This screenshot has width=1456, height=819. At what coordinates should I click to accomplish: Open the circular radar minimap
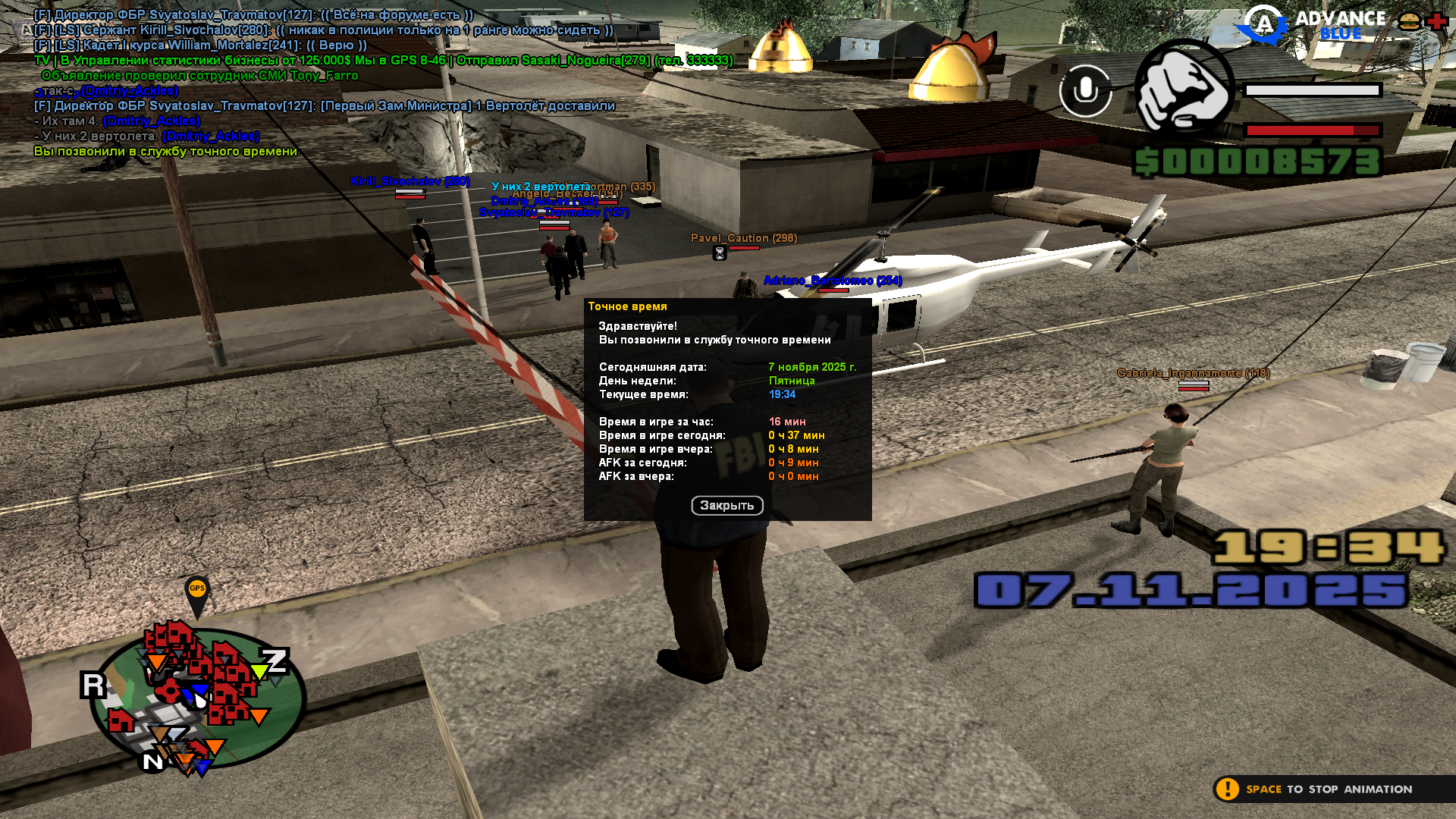click(197, 698)
